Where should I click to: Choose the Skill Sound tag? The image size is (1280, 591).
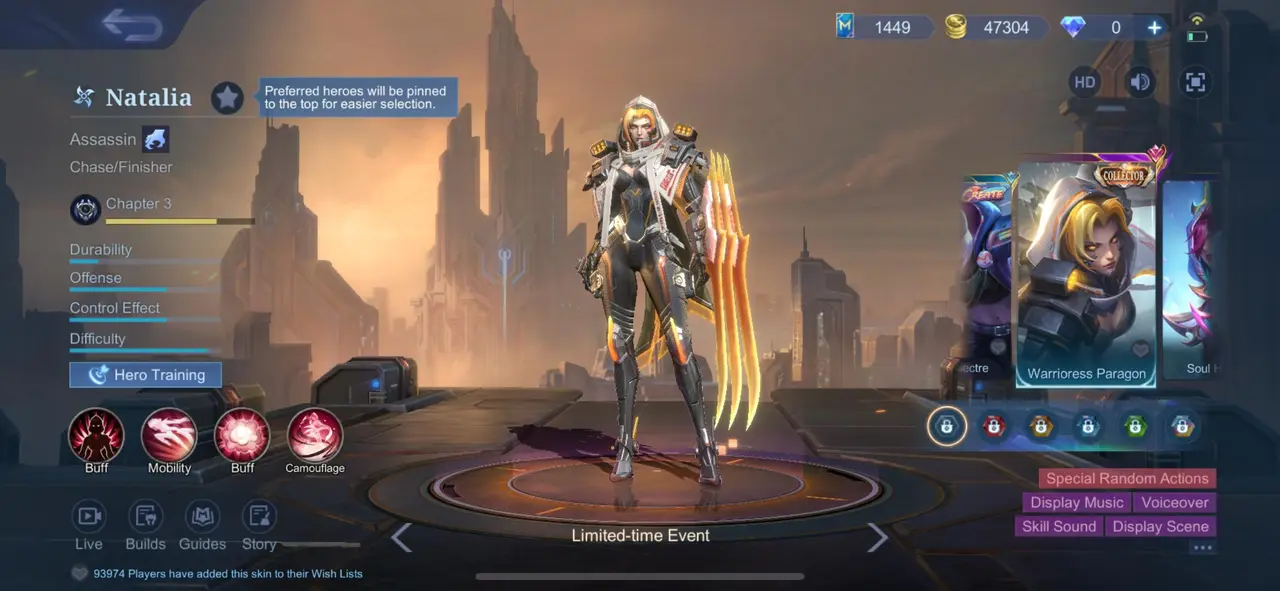coord(1059,526)
